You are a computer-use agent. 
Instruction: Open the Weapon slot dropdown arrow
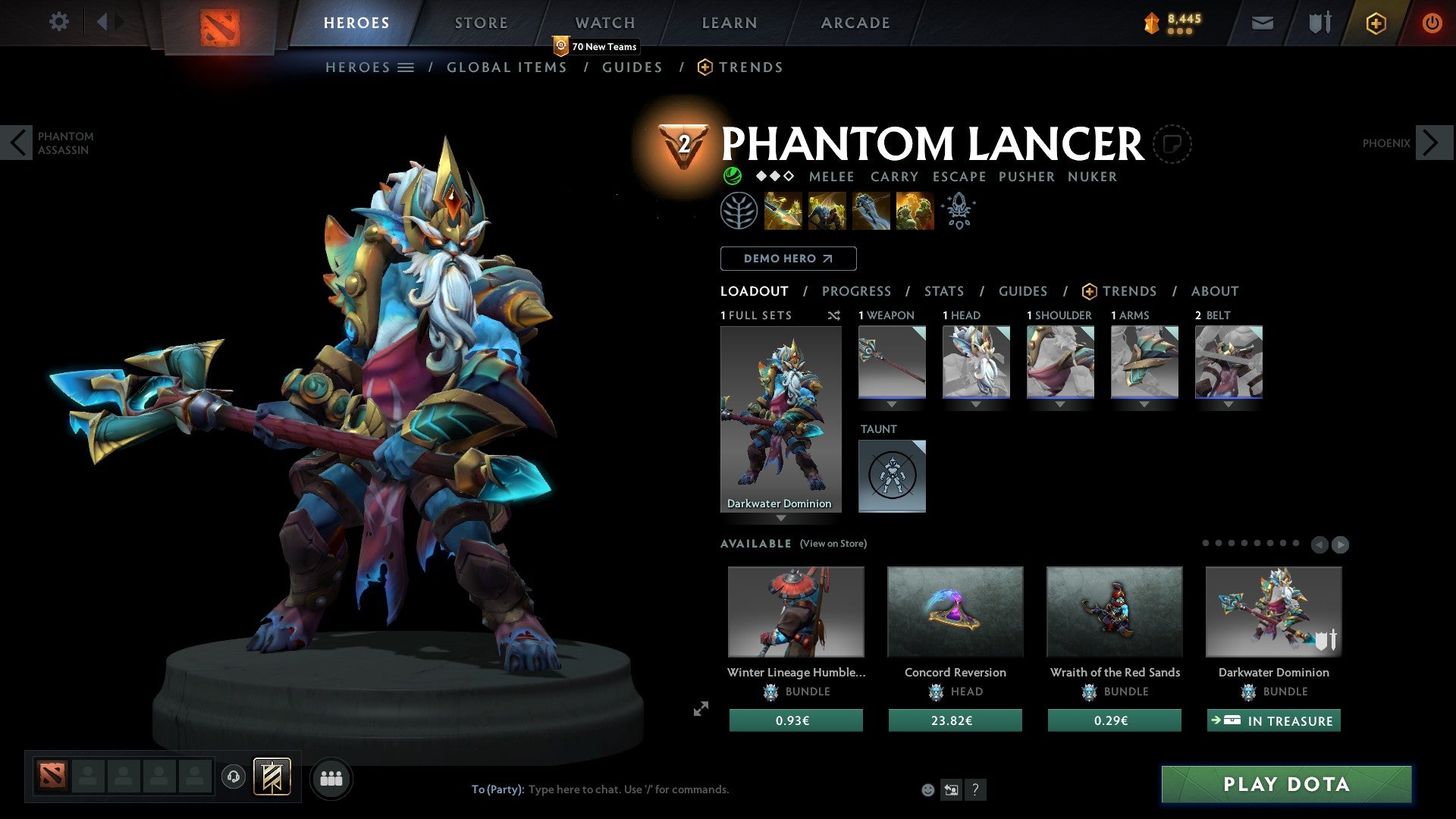click(x=892, y=404)
